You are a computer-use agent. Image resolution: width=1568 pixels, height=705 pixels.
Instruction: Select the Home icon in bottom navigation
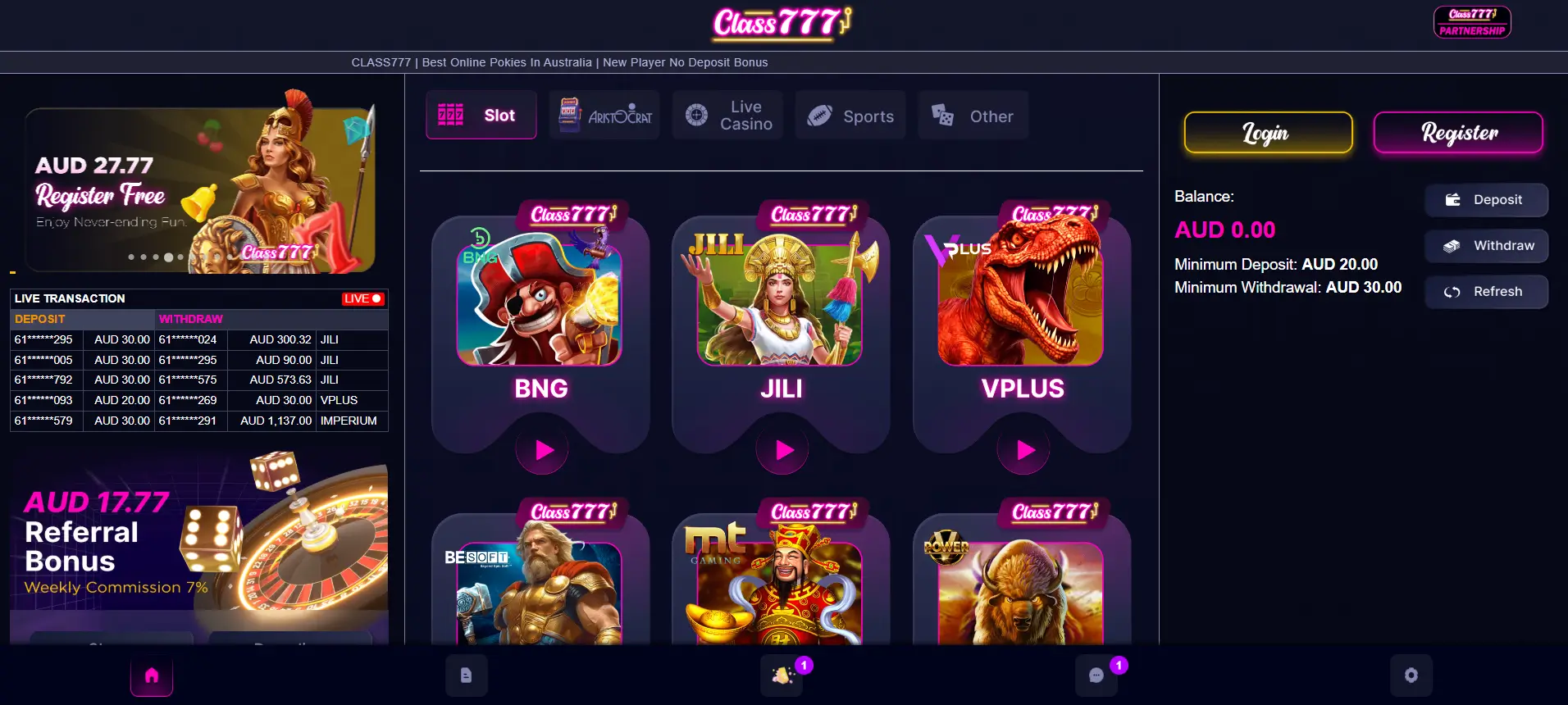click(x=152, y=675)
